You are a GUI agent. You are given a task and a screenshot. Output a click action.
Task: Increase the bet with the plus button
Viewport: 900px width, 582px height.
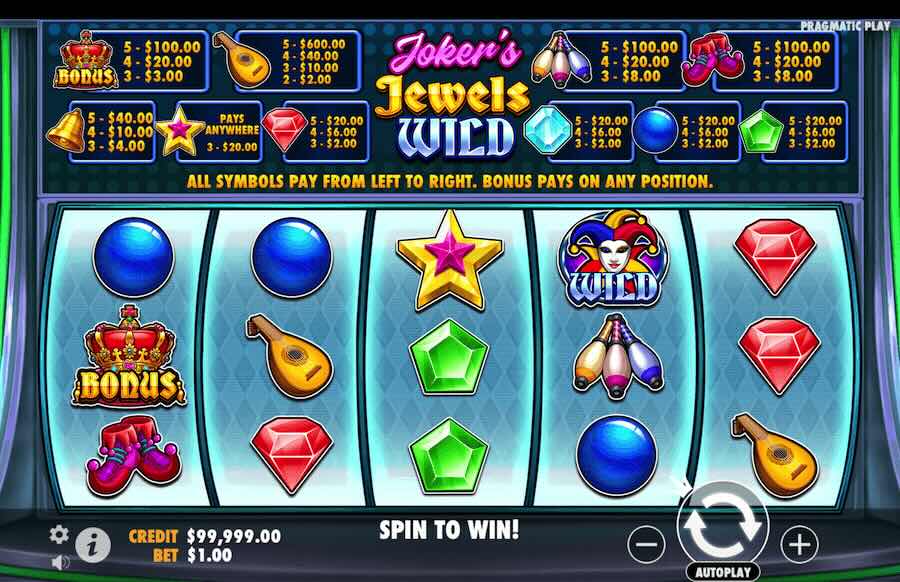coord(798,544)
